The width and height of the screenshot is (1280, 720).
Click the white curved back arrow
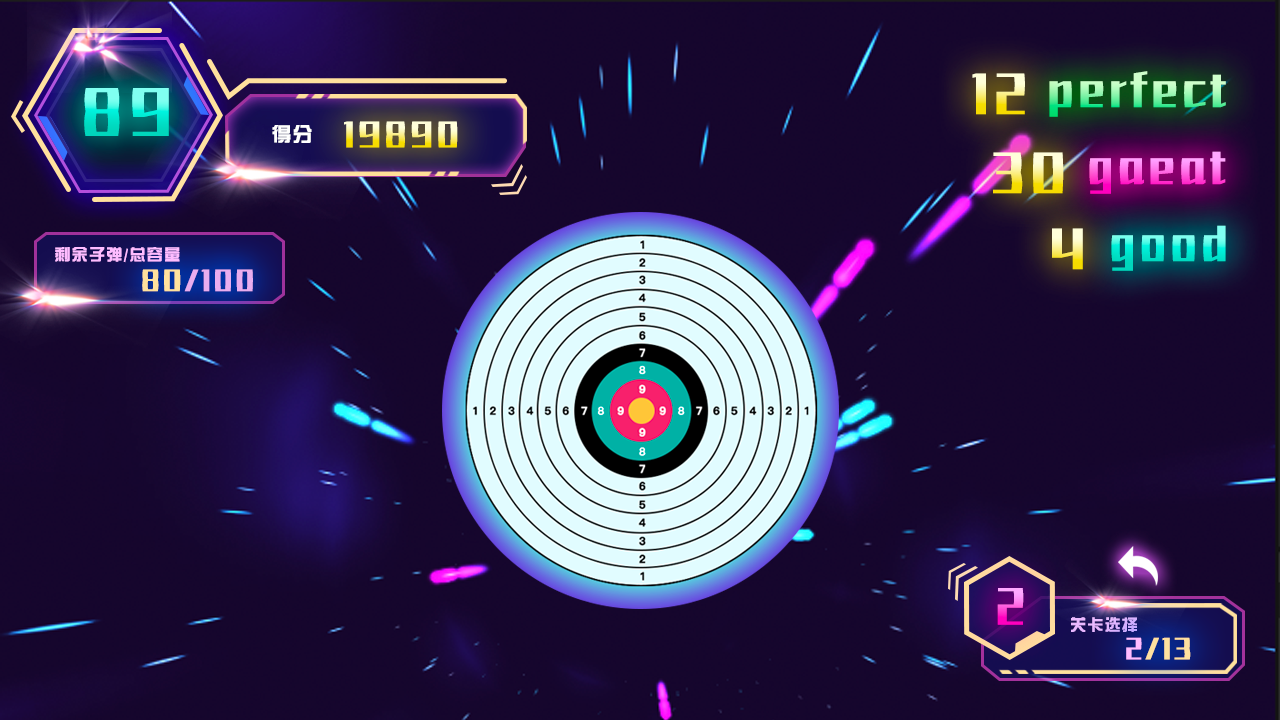pos(1138,566)
